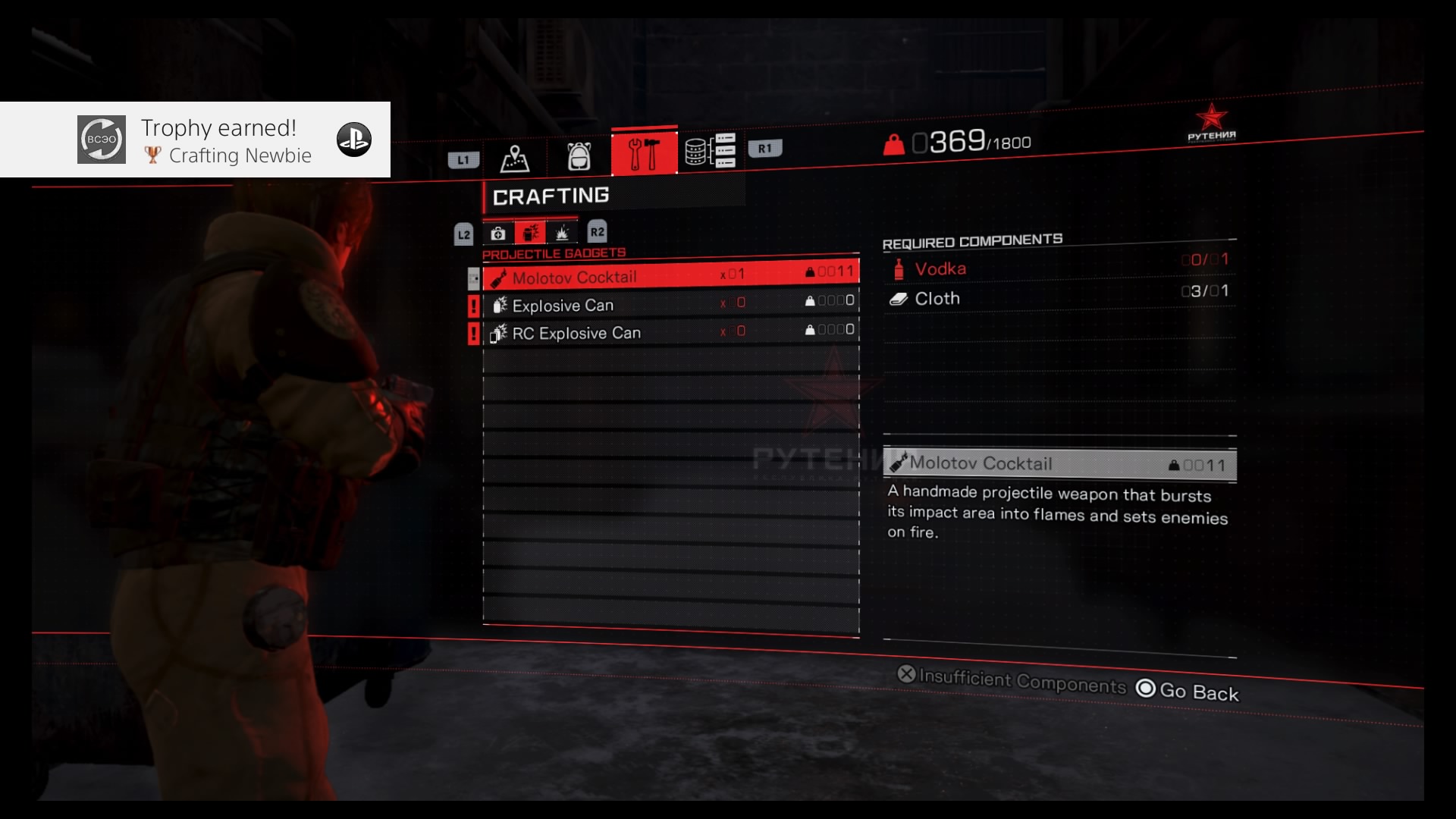Click the Go Back option
Viewport: 1456px width, 819px height.
coord(1188,691)
